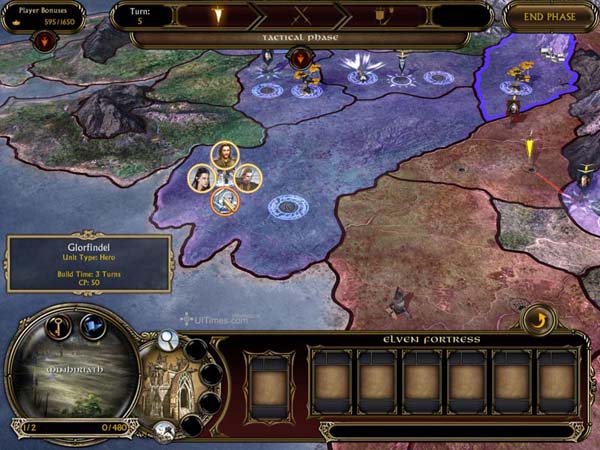Expand the Tactical Phase dropdown arrow

tap(301, 58)
